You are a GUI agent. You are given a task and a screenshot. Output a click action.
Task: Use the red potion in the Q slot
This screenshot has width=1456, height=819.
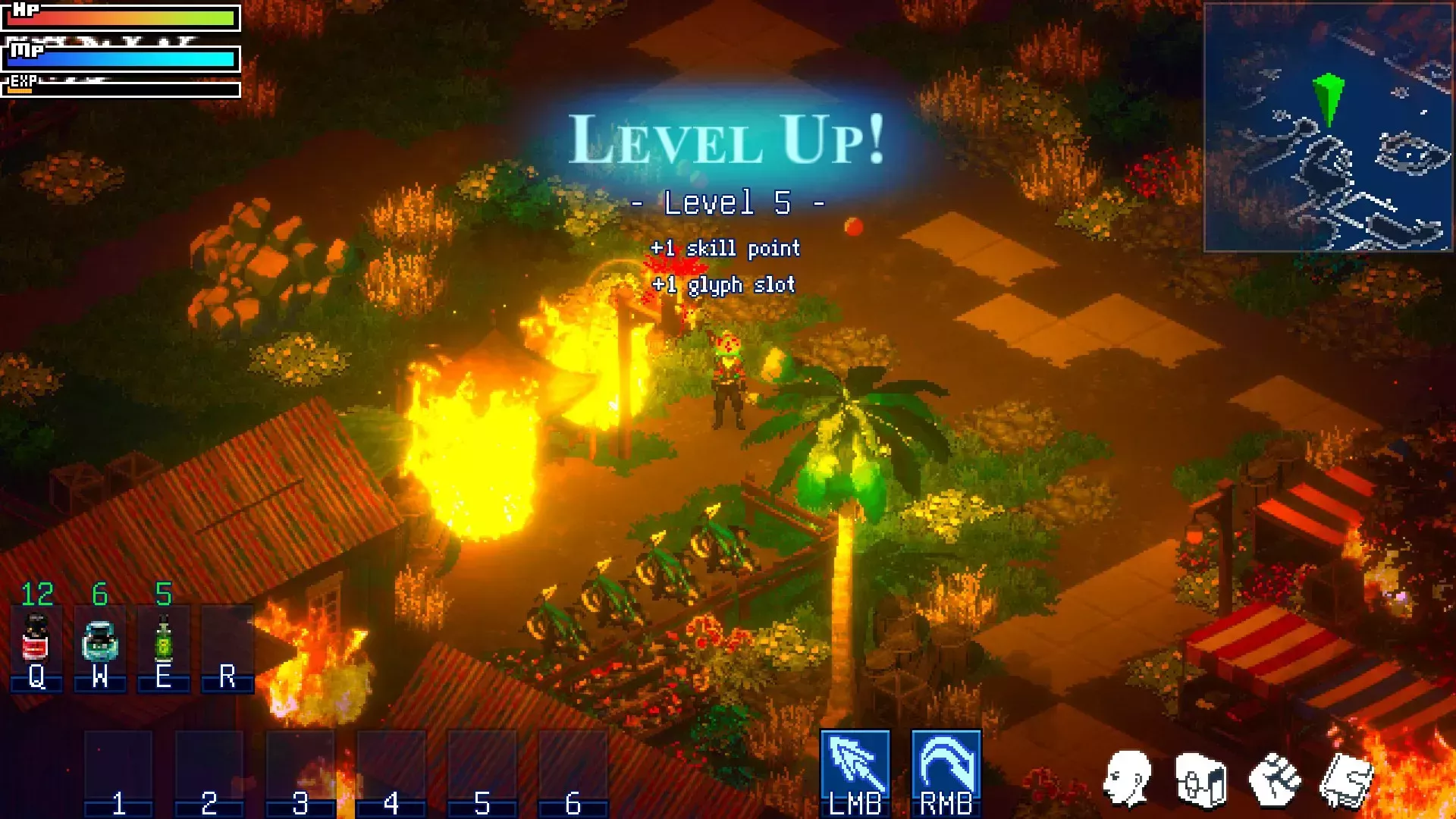[x=36, y=639]
